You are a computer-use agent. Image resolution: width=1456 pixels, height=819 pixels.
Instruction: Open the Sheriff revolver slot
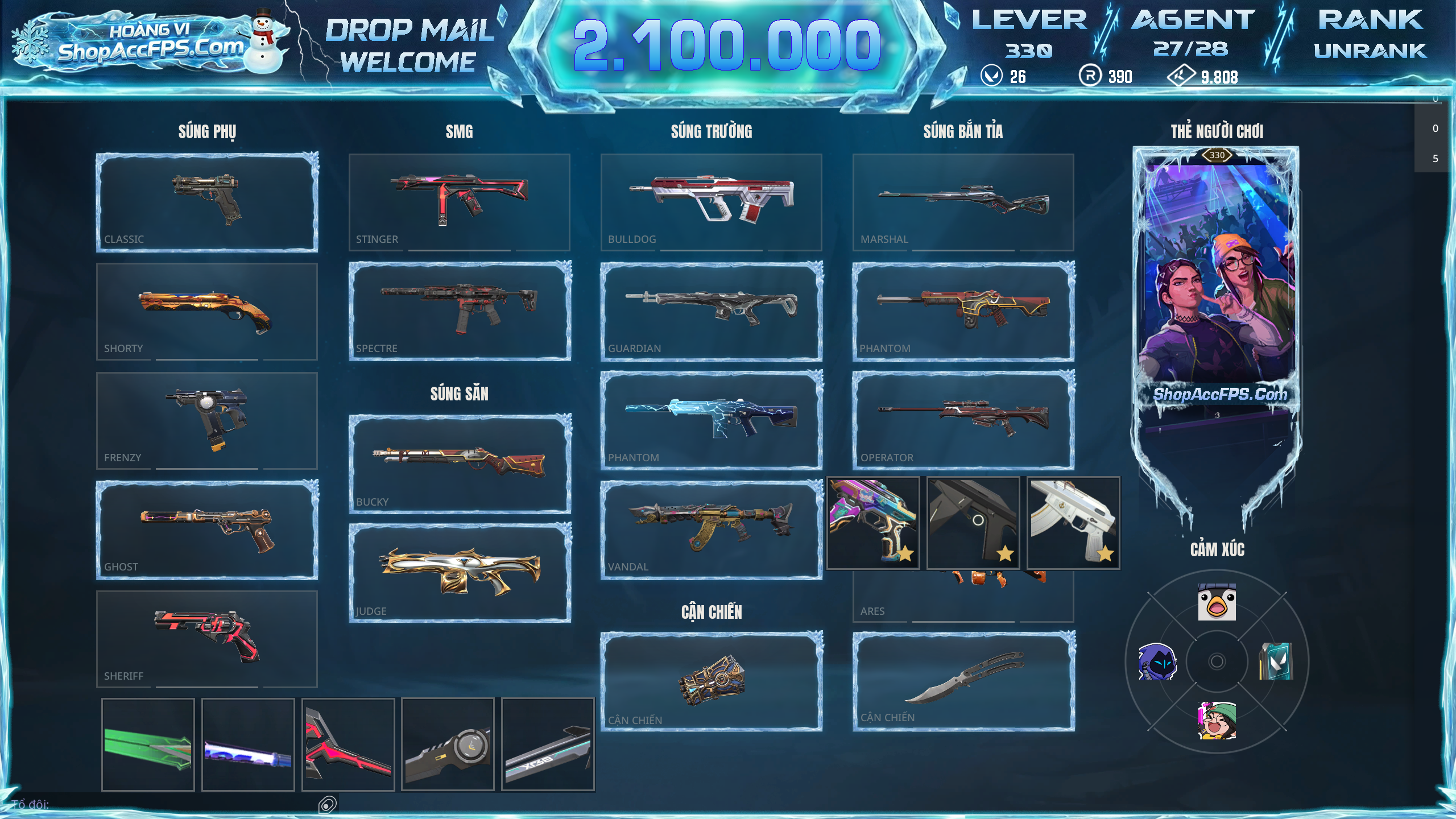click(x=207, y=639)
